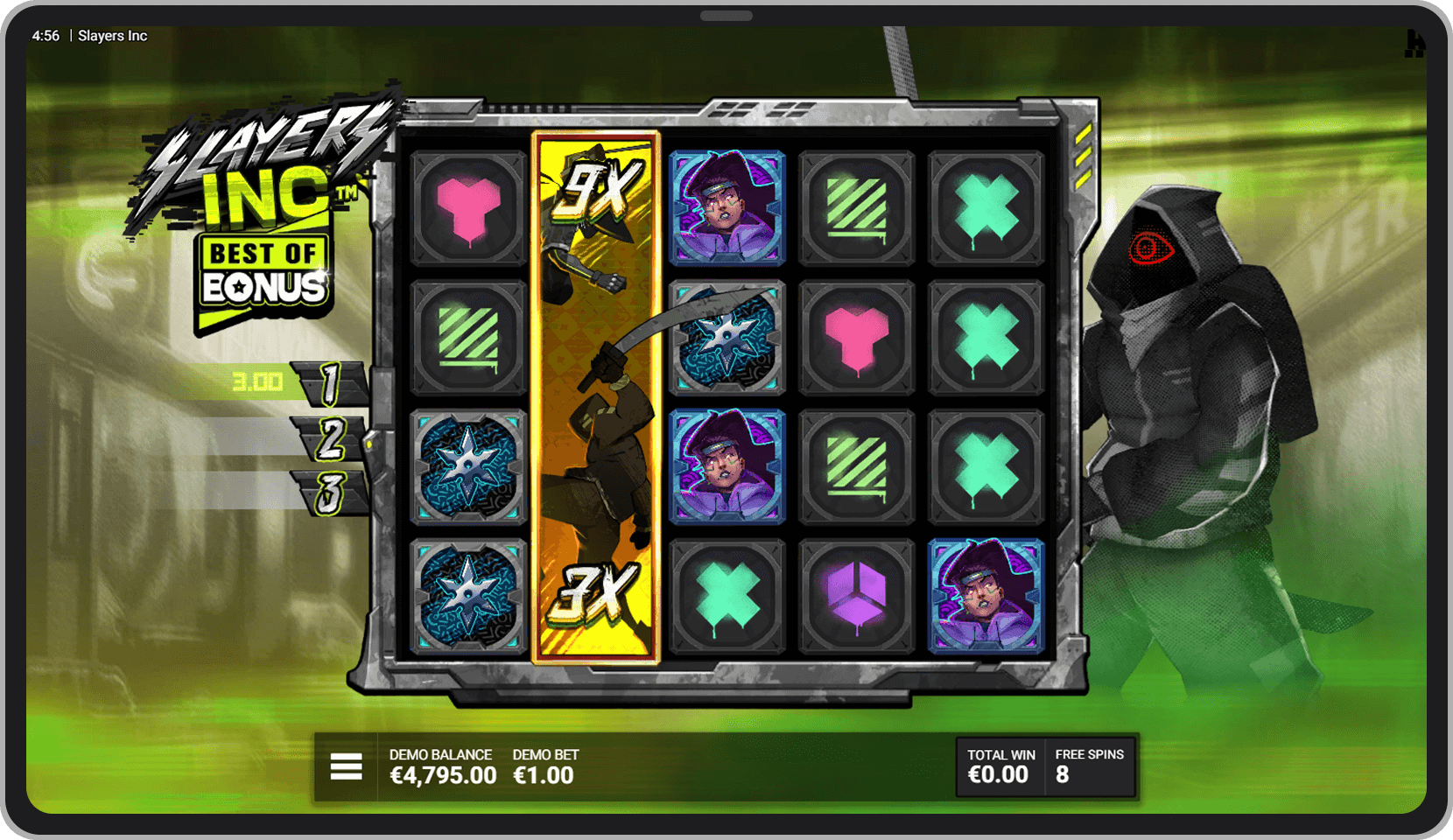Image resolution: width=1453 pixels, height=840 pixels.
Task: Select win level 2 marker on the left panel
Action: pyautogui.click(x=330, y=439)
